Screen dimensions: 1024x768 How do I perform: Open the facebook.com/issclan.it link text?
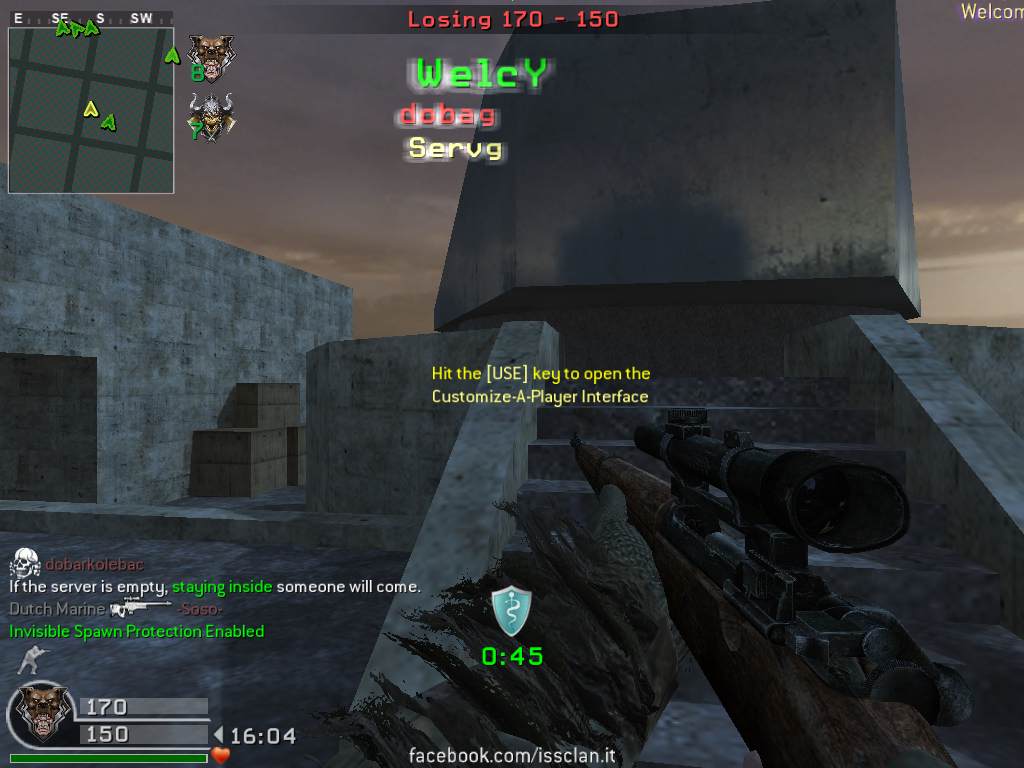[510, 756]
